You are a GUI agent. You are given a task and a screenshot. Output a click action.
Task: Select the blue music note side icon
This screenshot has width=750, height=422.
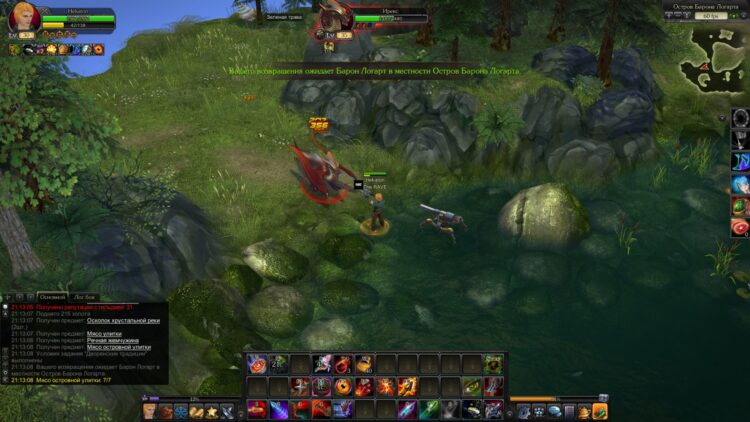pyautogui.click(x=740, y=162)
